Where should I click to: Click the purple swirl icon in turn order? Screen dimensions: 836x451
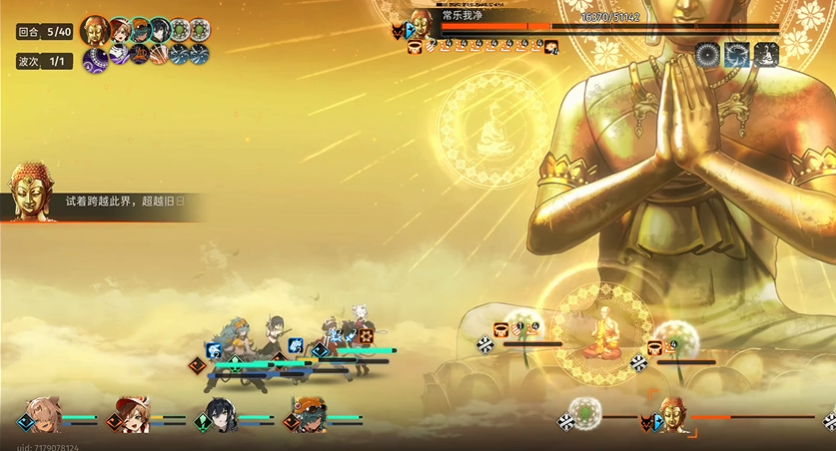[95, 60]
